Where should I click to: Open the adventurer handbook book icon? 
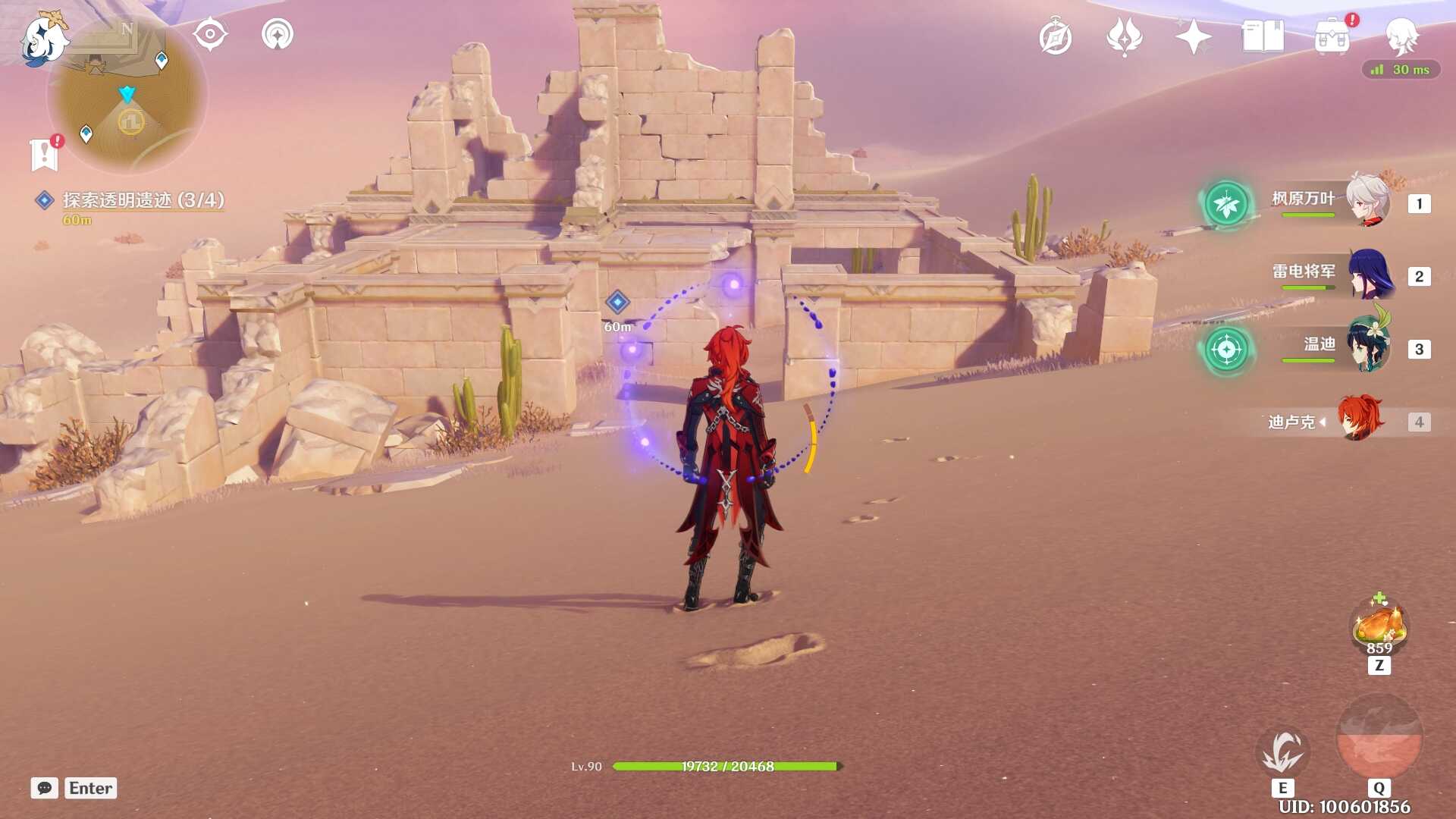(x=1263, y=36)
